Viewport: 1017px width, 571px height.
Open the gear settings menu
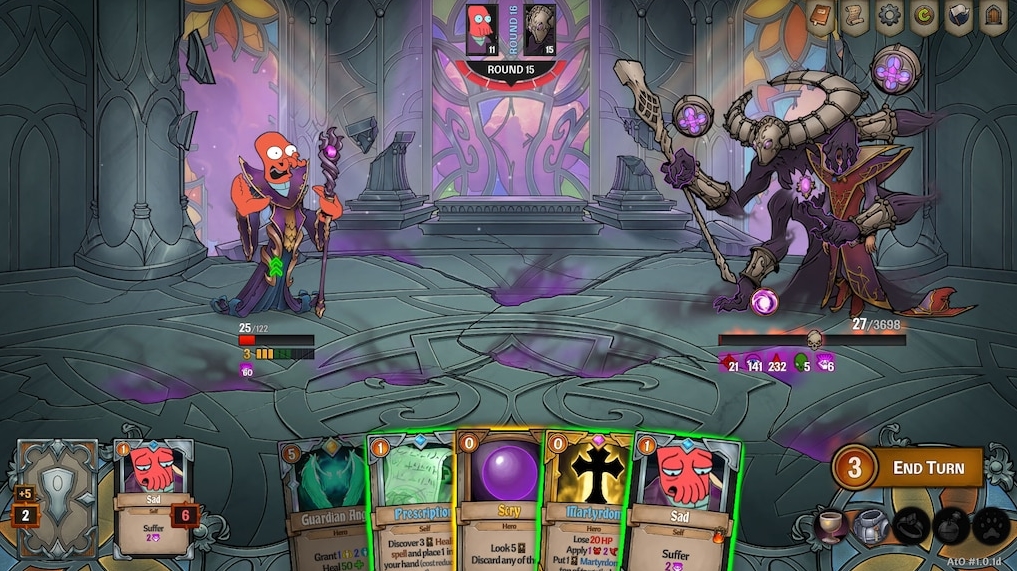click(889, 17)
